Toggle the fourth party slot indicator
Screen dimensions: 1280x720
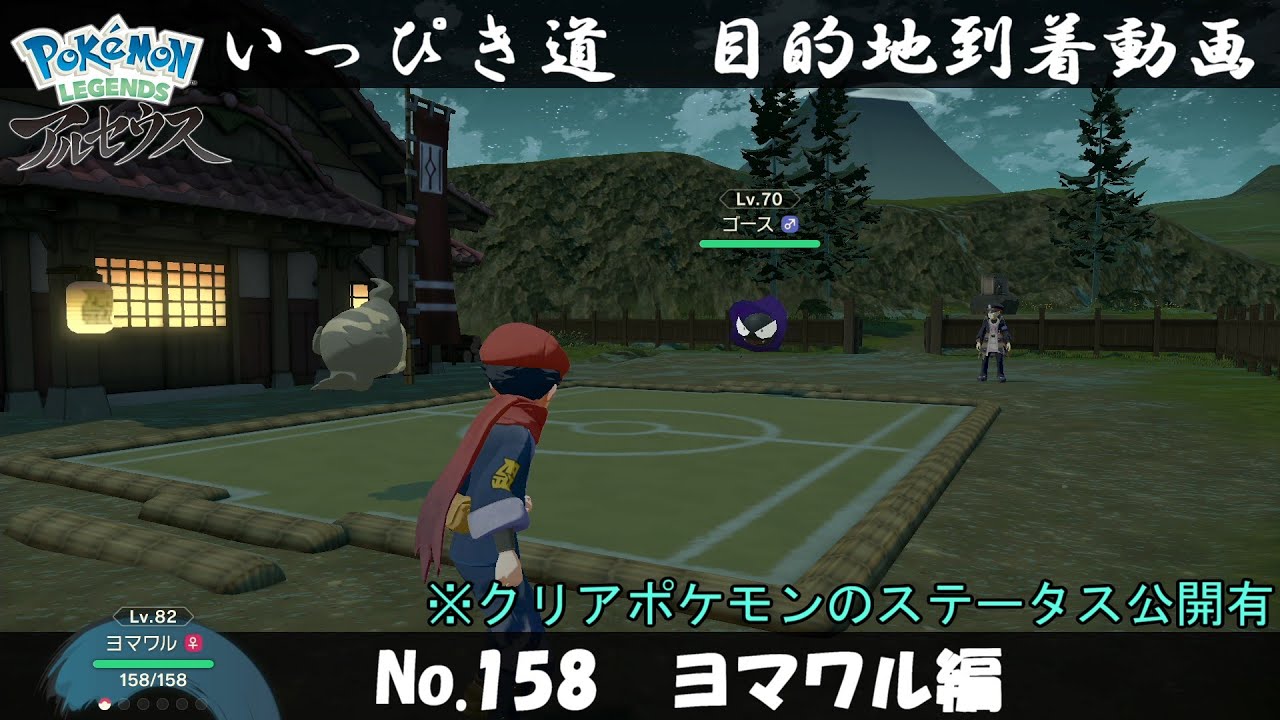tap(161, 704)
